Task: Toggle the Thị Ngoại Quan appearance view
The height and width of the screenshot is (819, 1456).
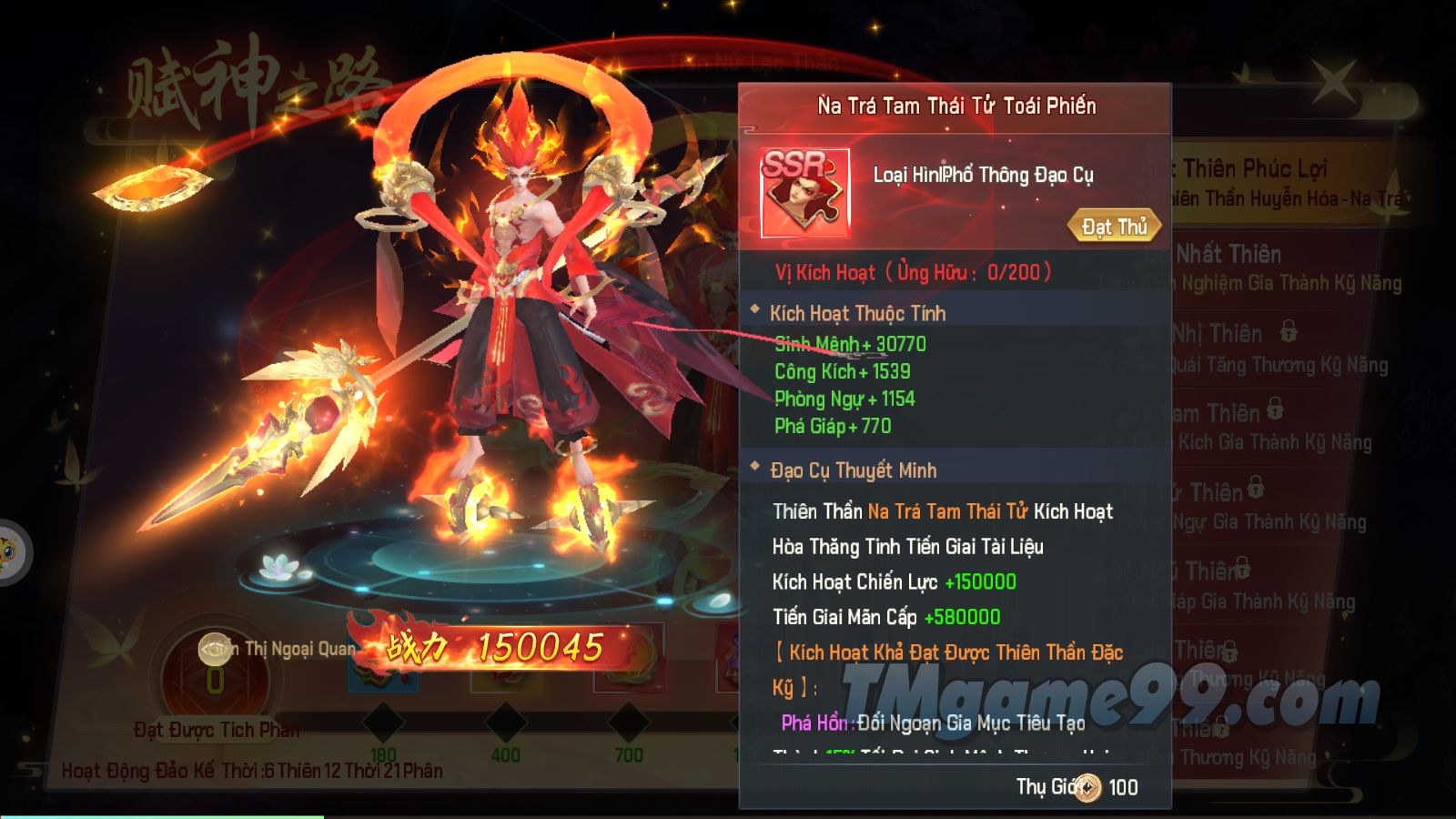Action: [x=216, y=650]
